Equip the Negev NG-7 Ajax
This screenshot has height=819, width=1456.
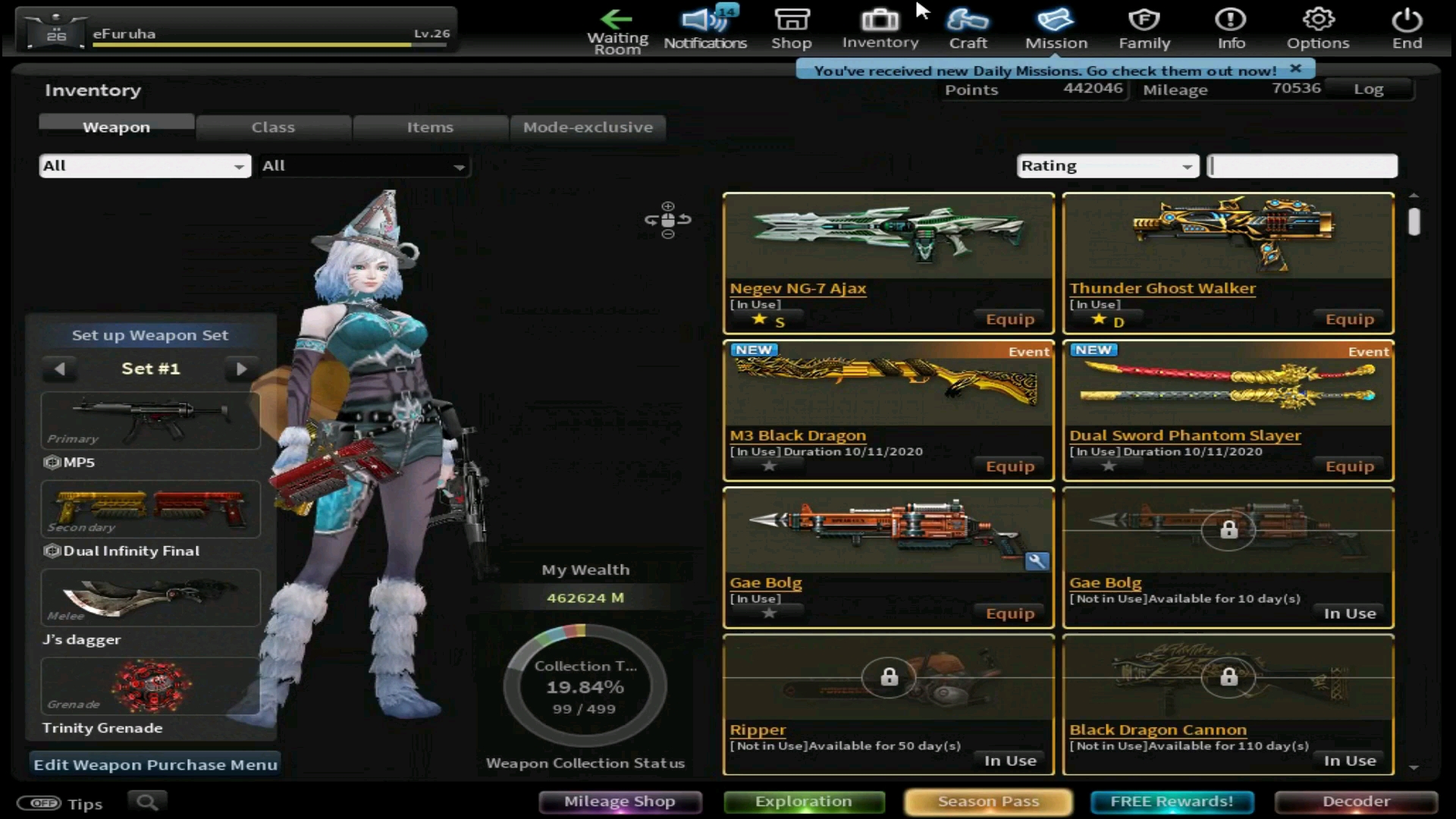tap(1009, 318)
